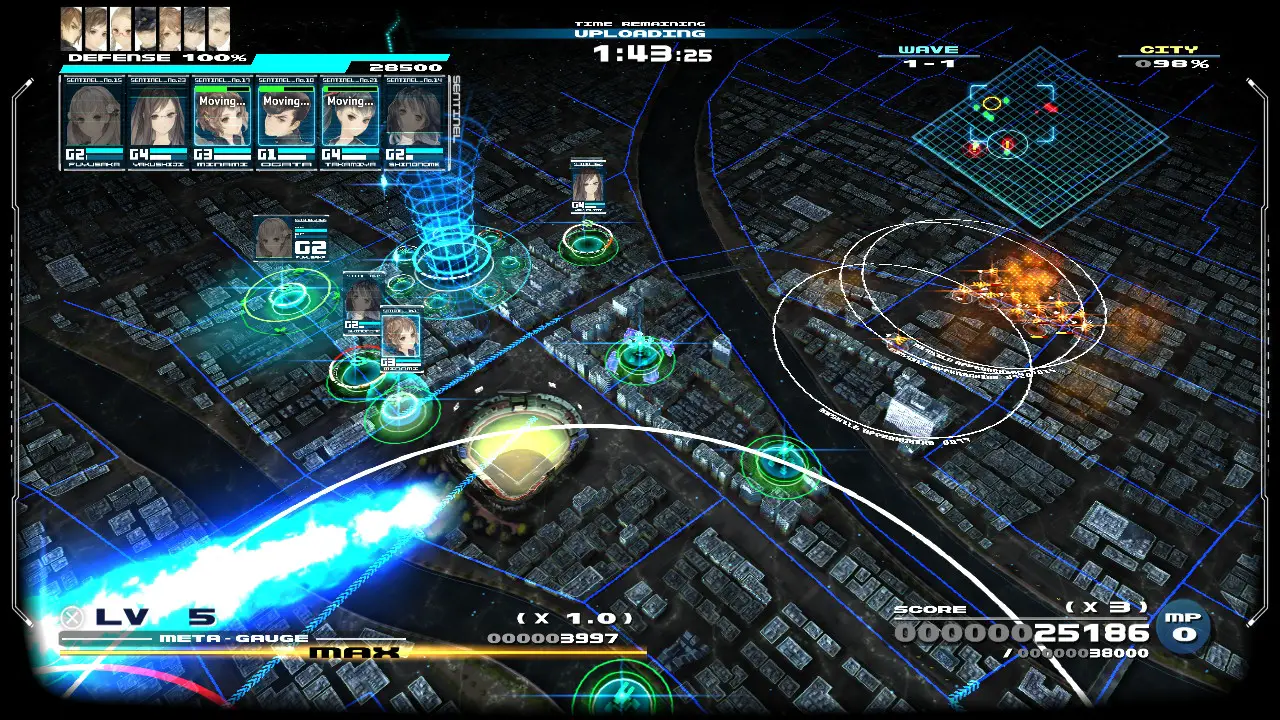This screenshot has width=1280, height=720.
Task: Click the G4 unit tag floating near the river
Action: coord(587,187)
